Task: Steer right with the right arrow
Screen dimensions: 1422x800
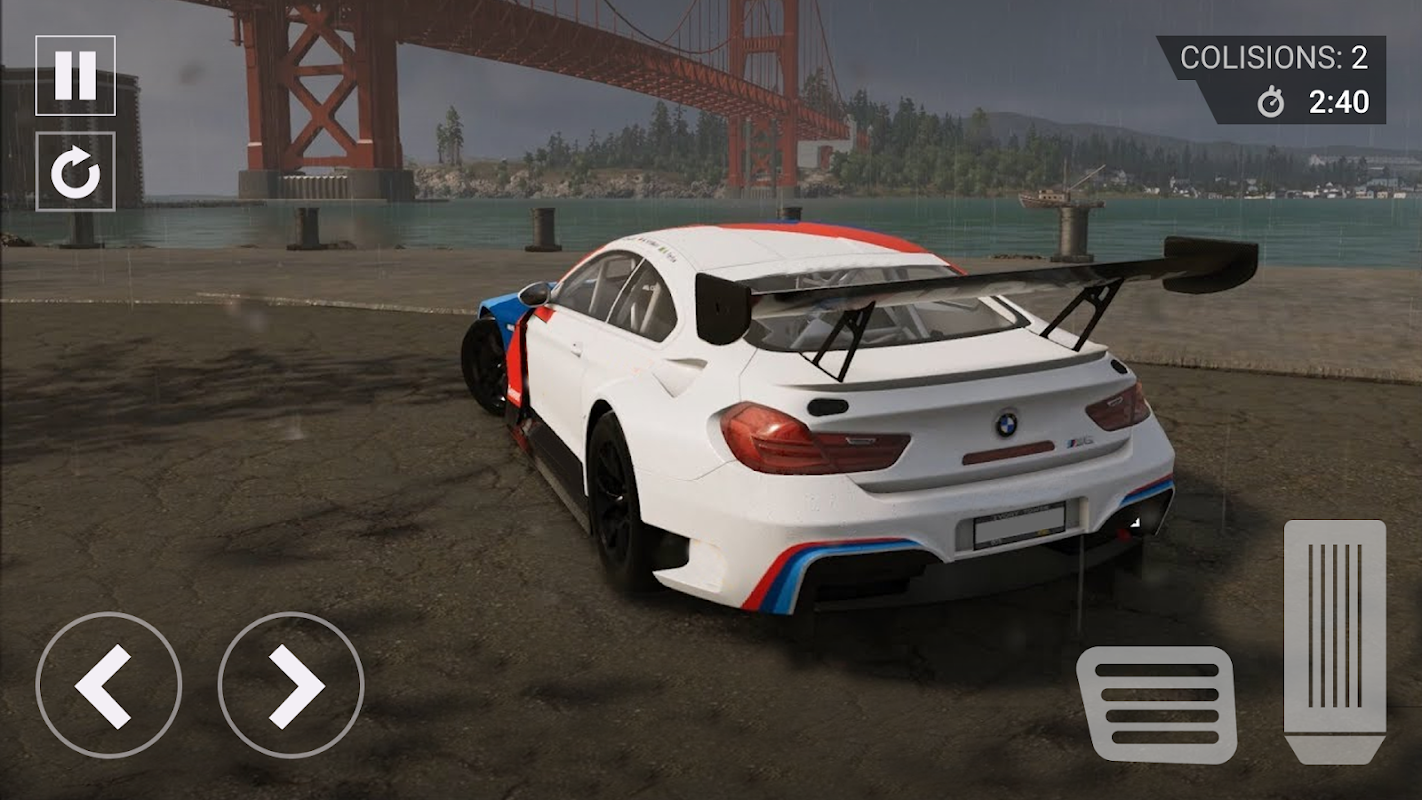Action: [x=291, y=685]
